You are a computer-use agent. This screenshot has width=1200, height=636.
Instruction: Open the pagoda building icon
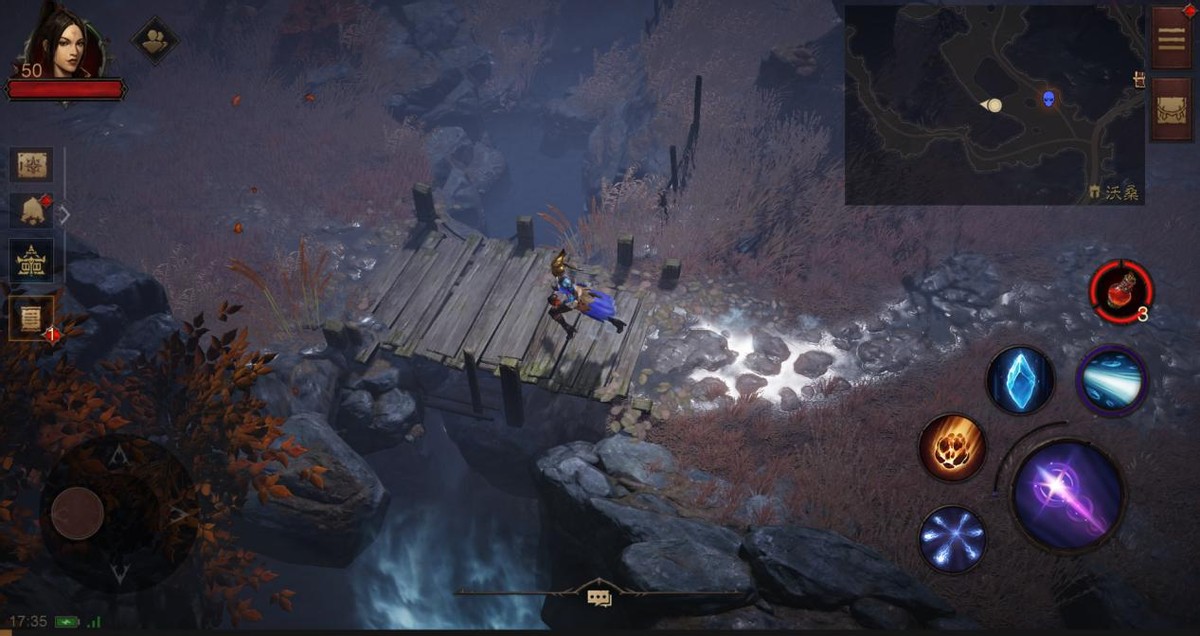point(32,261)
